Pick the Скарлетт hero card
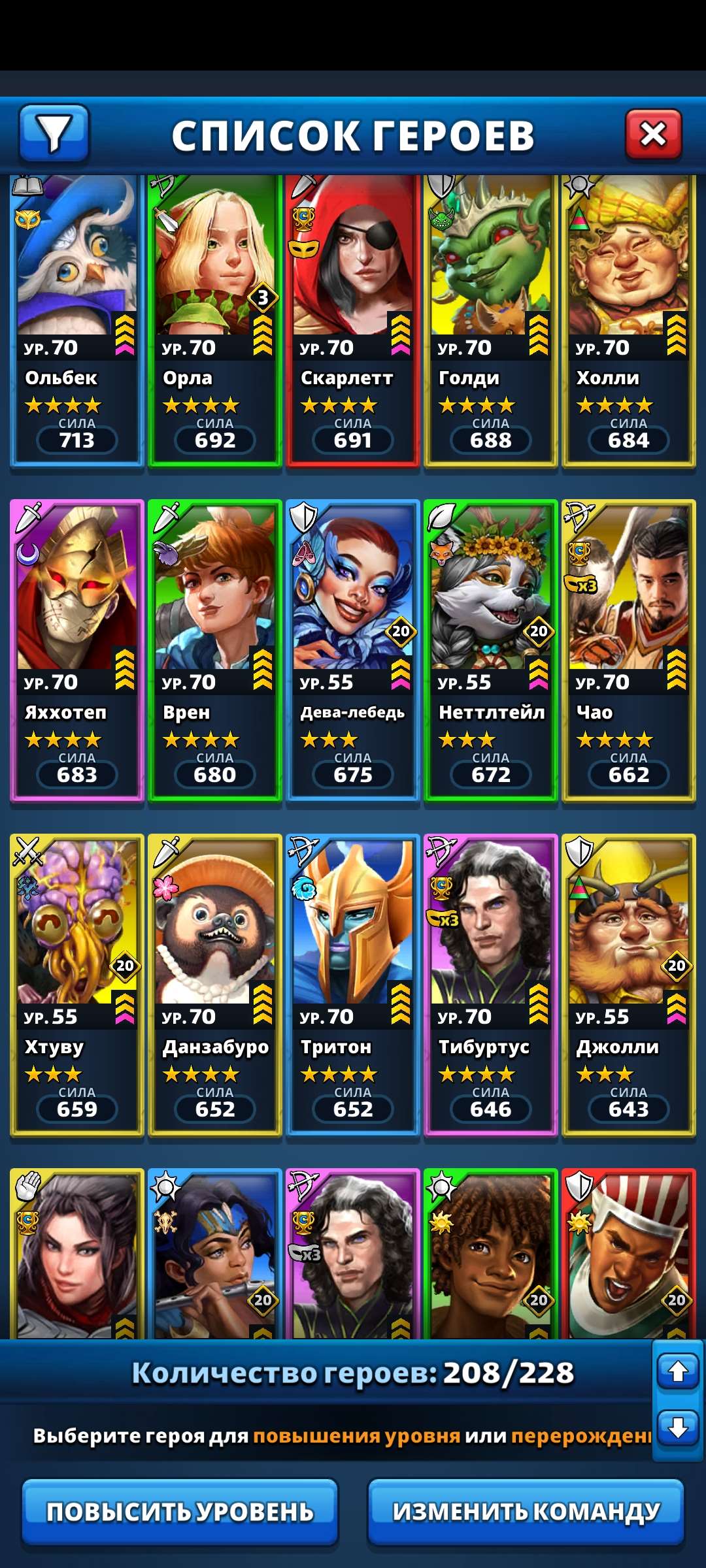 point(352,320)
